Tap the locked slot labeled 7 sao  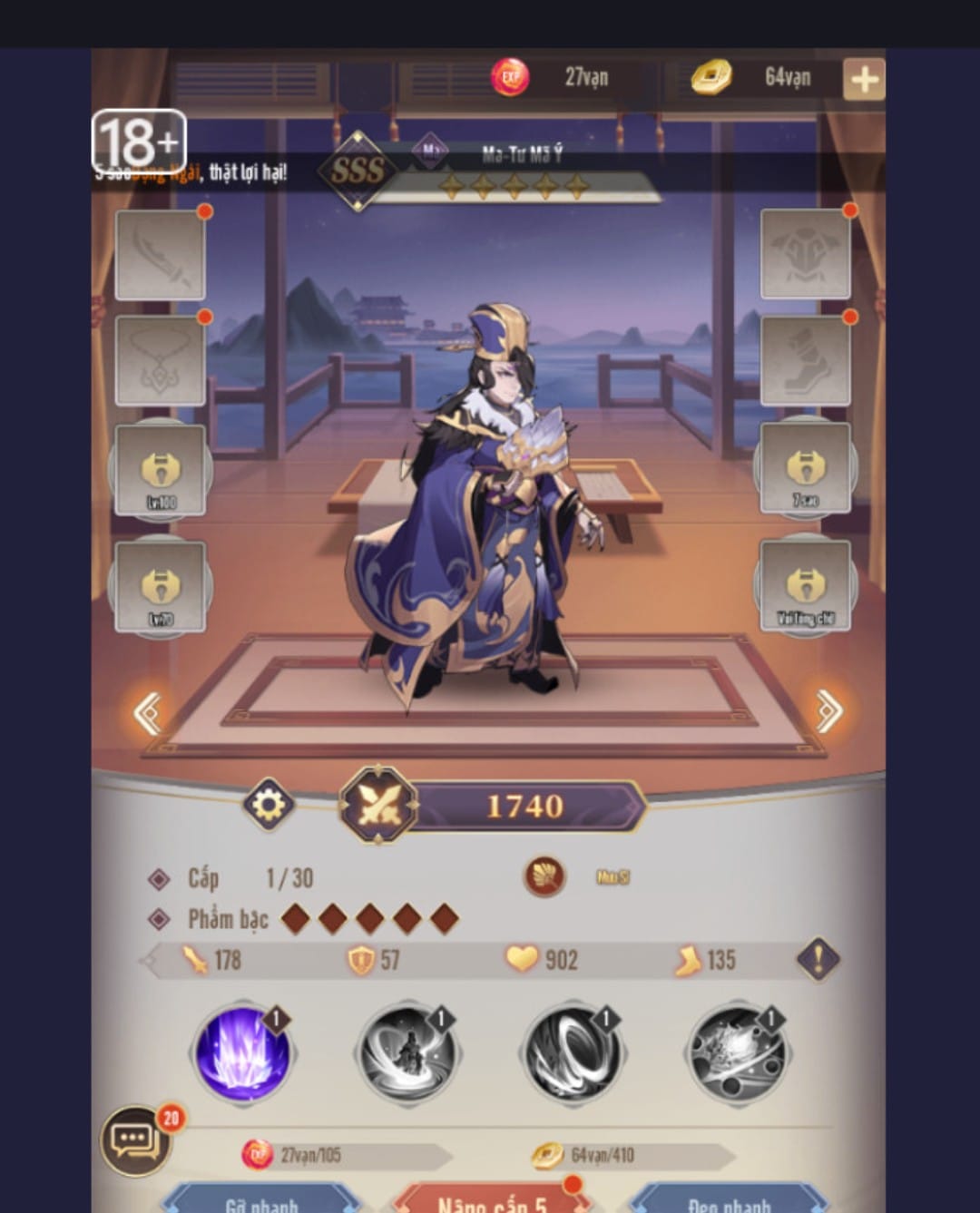(x=805, y=468)
